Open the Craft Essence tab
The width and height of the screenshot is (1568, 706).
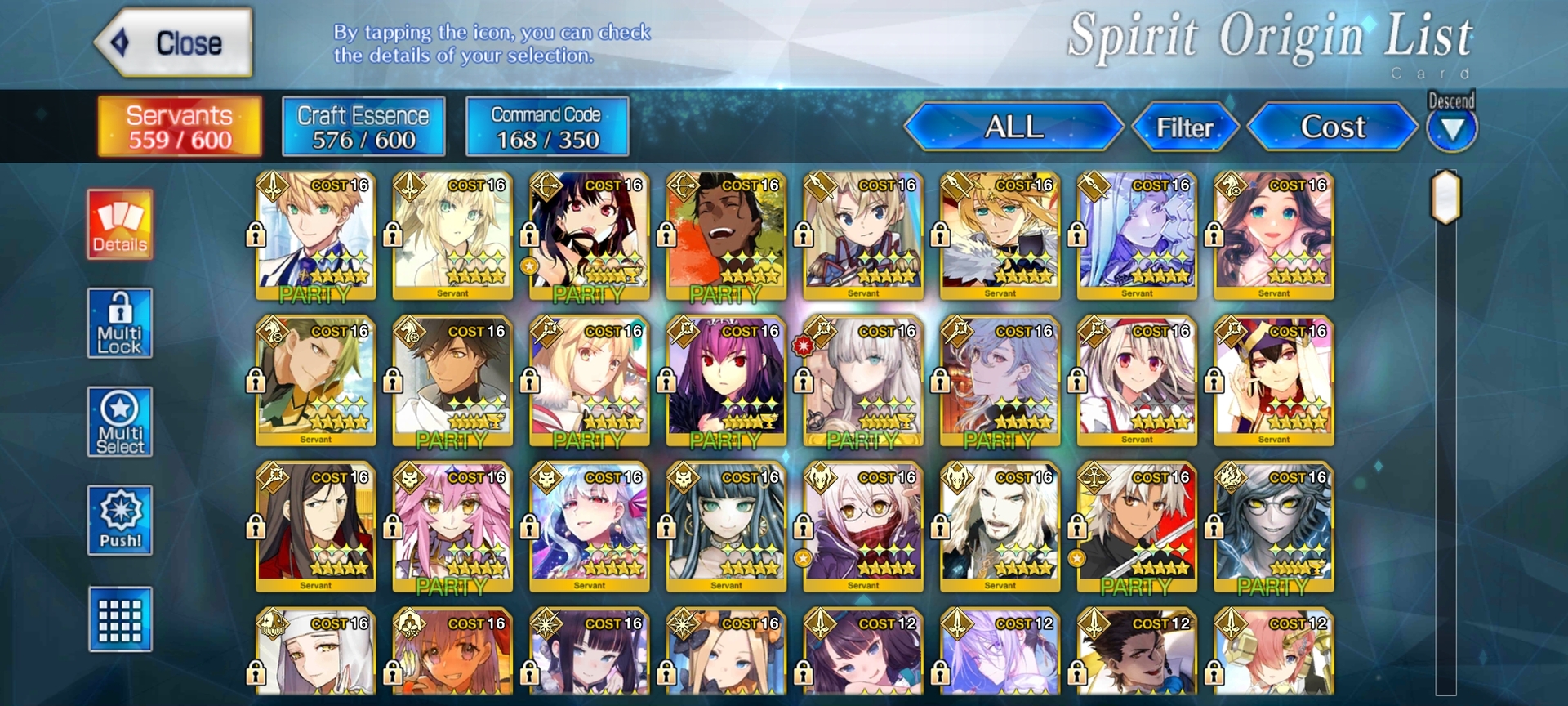[363, 127]
